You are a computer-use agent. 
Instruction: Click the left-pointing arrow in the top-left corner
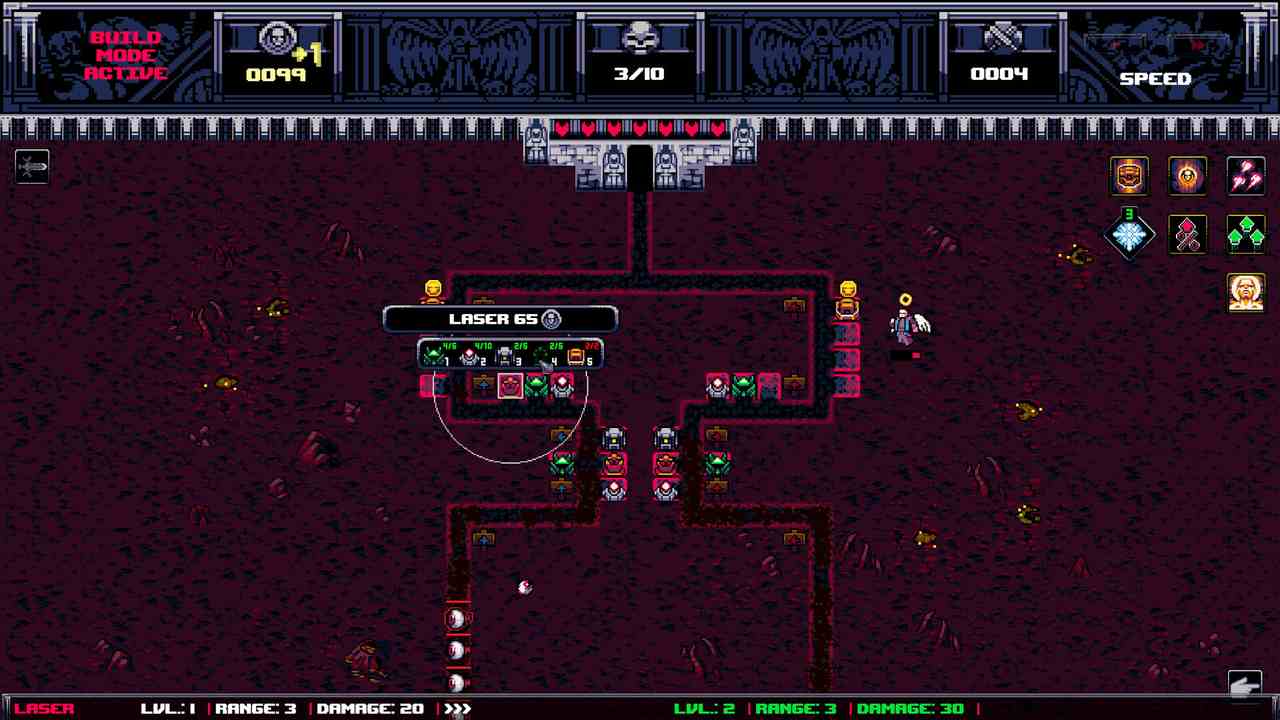(x=32, y=167)
